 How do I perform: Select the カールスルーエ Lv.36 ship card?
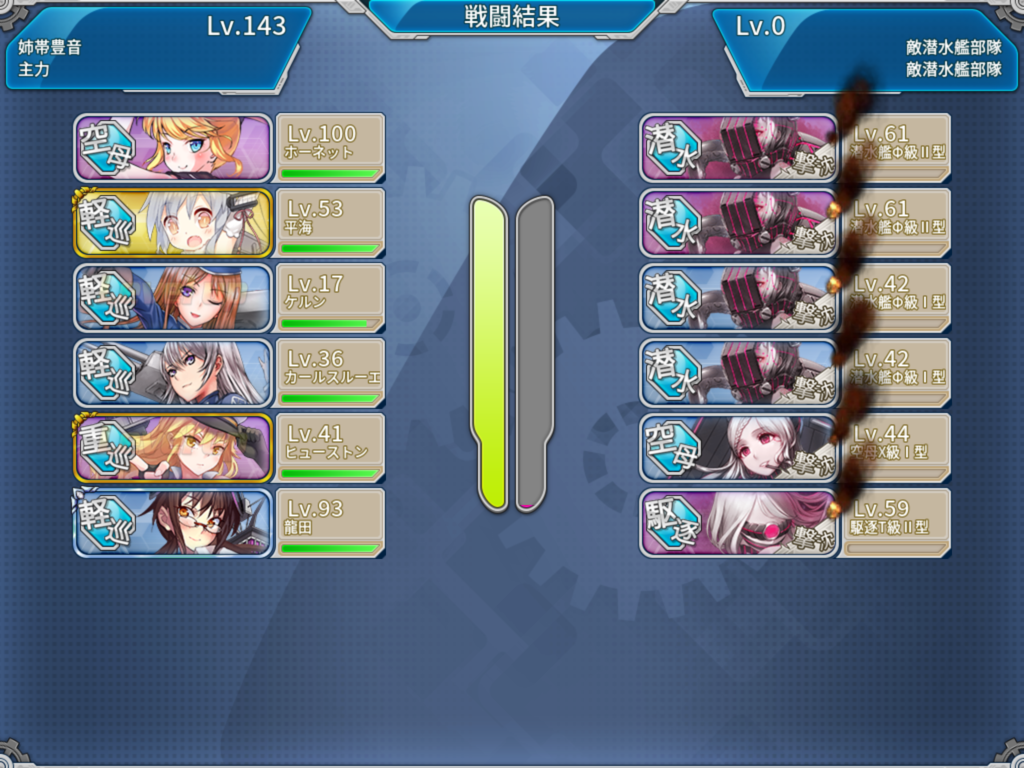click(x=228, y=373)
